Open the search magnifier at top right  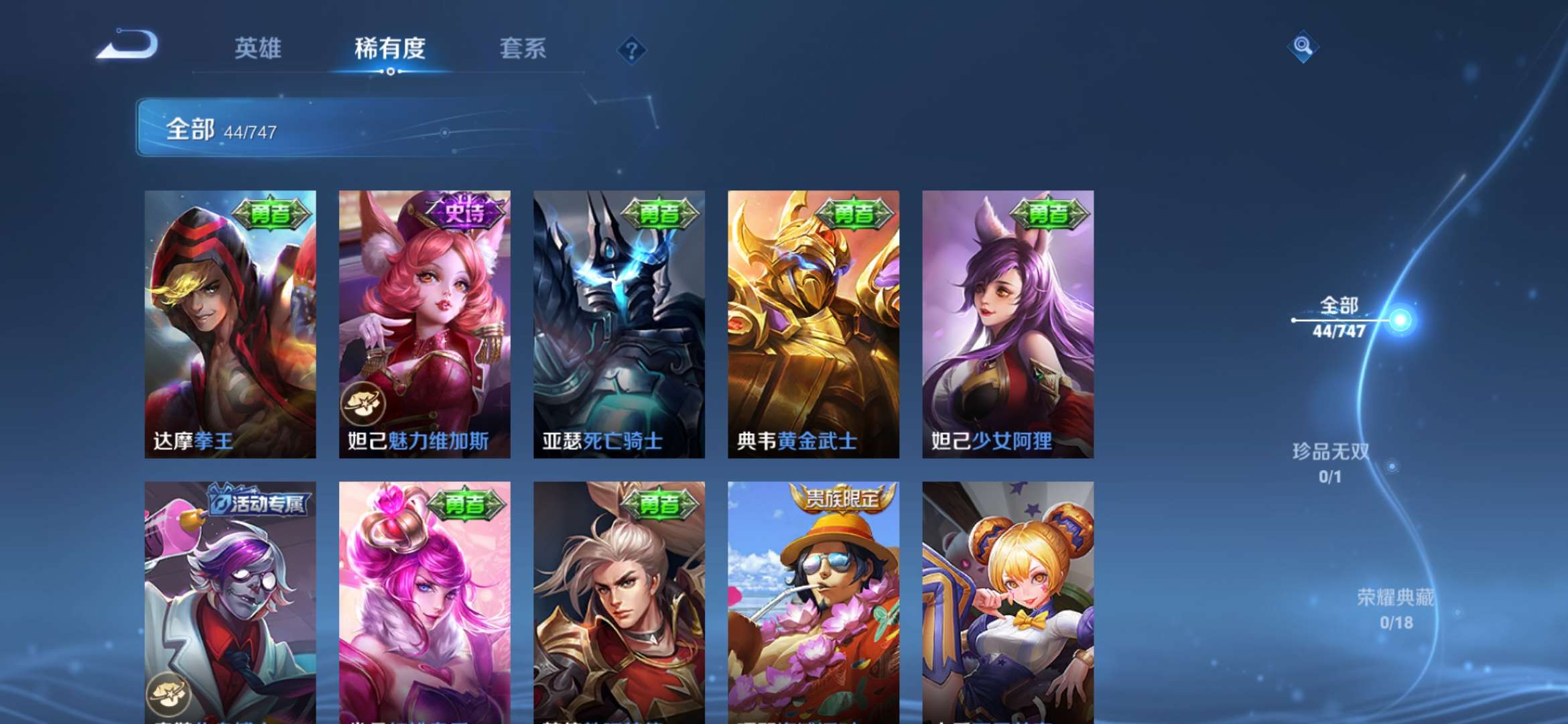[x=1301, y=46]
